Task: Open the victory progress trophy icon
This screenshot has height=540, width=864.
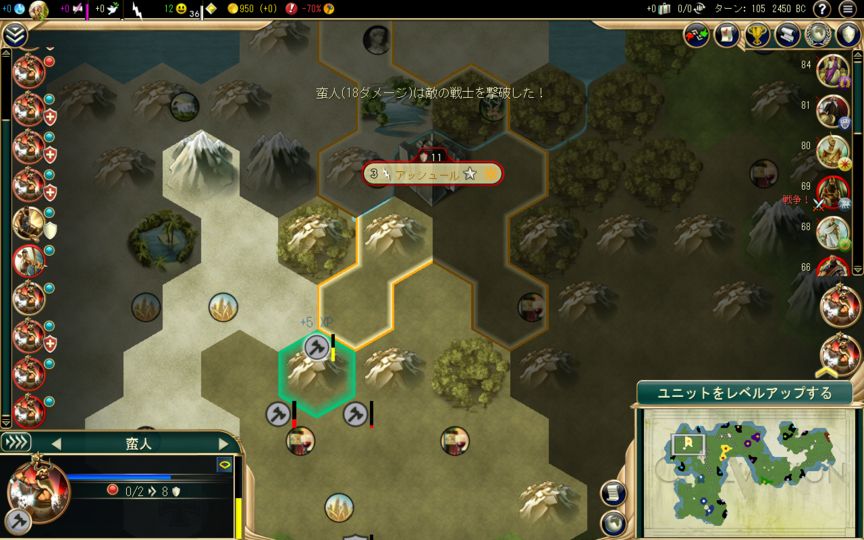Action: tap(756, 35)
